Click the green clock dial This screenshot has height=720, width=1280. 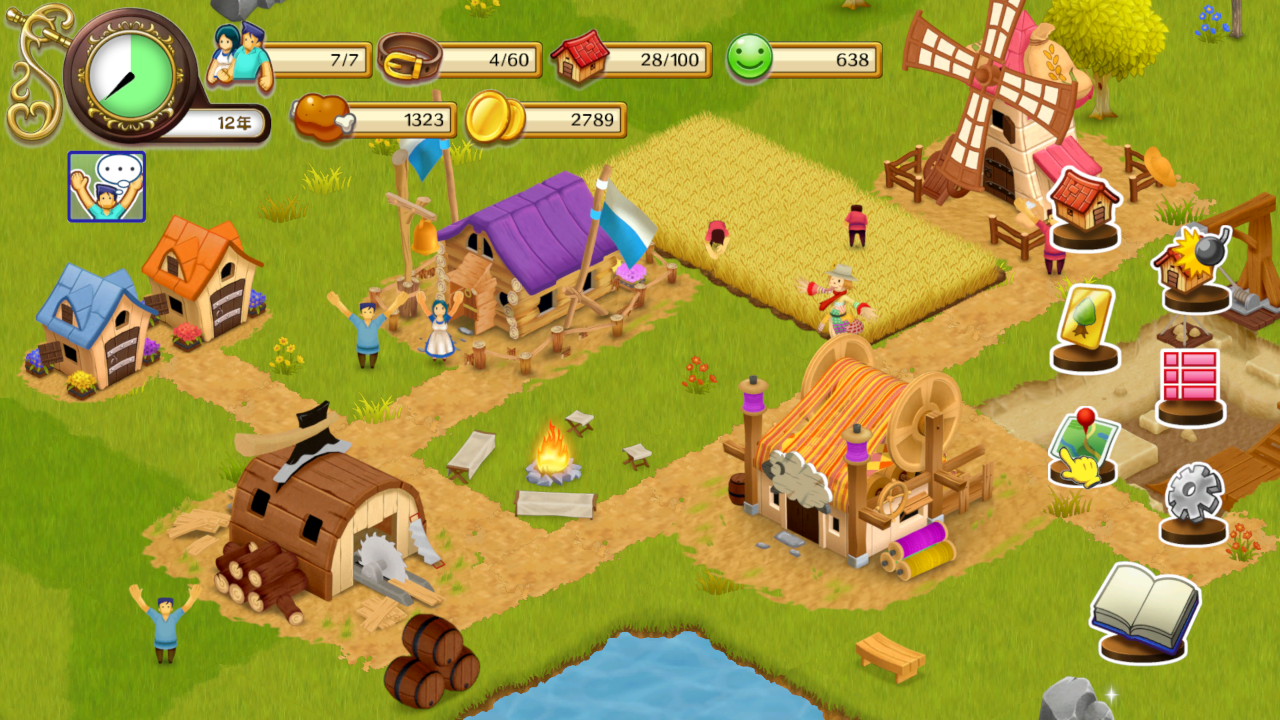130,73
